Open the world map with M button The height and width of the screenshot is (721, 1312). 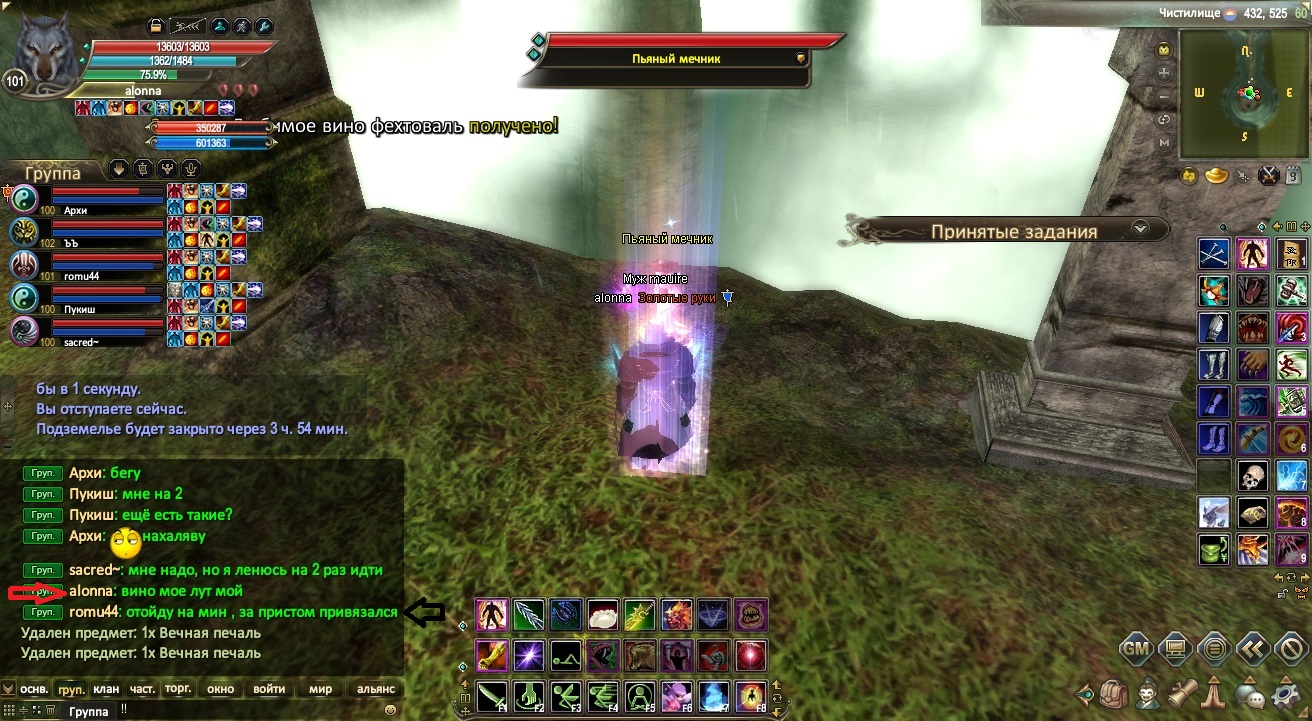coord(1164,143)
